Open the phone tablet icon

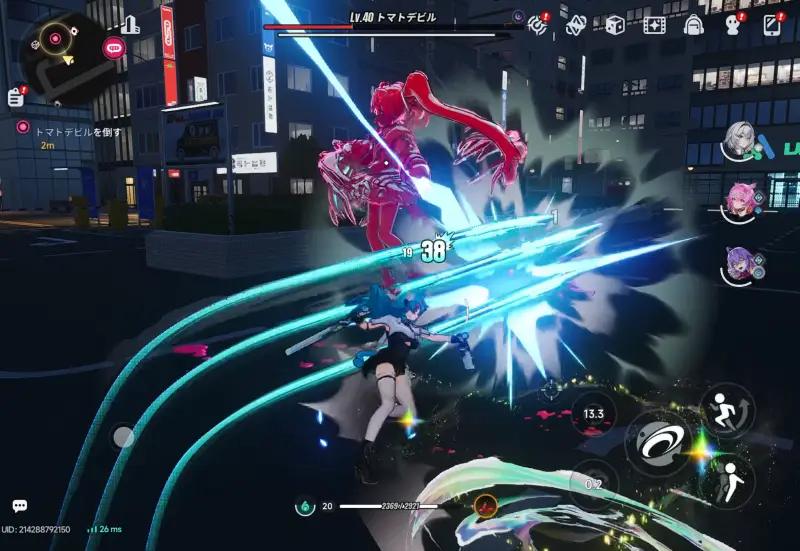[x=772, y=25]
